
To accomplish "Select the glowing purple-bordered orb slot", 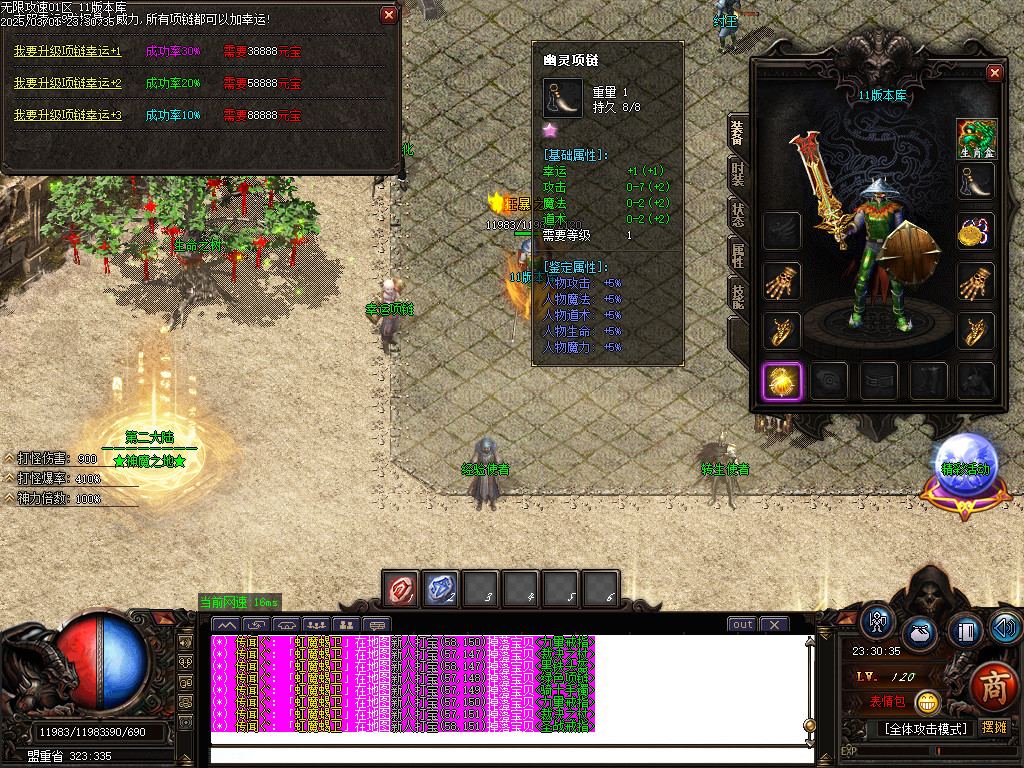I will 781,380.
